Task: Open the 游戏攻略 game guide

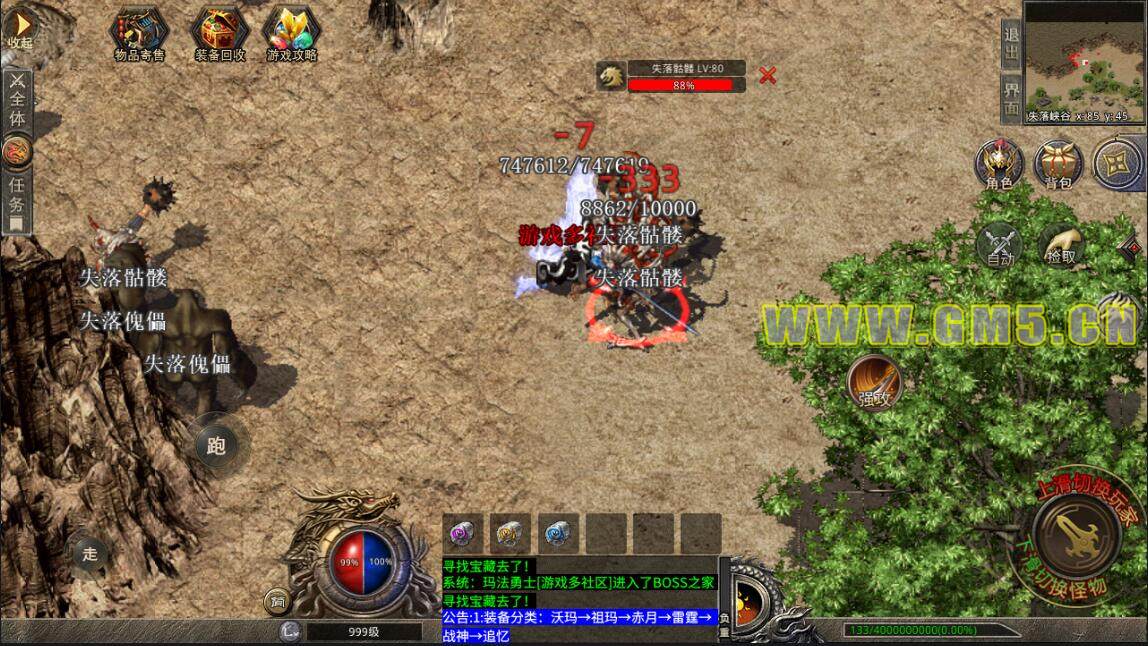Action: pyautogui.click(x=292, y=34)
